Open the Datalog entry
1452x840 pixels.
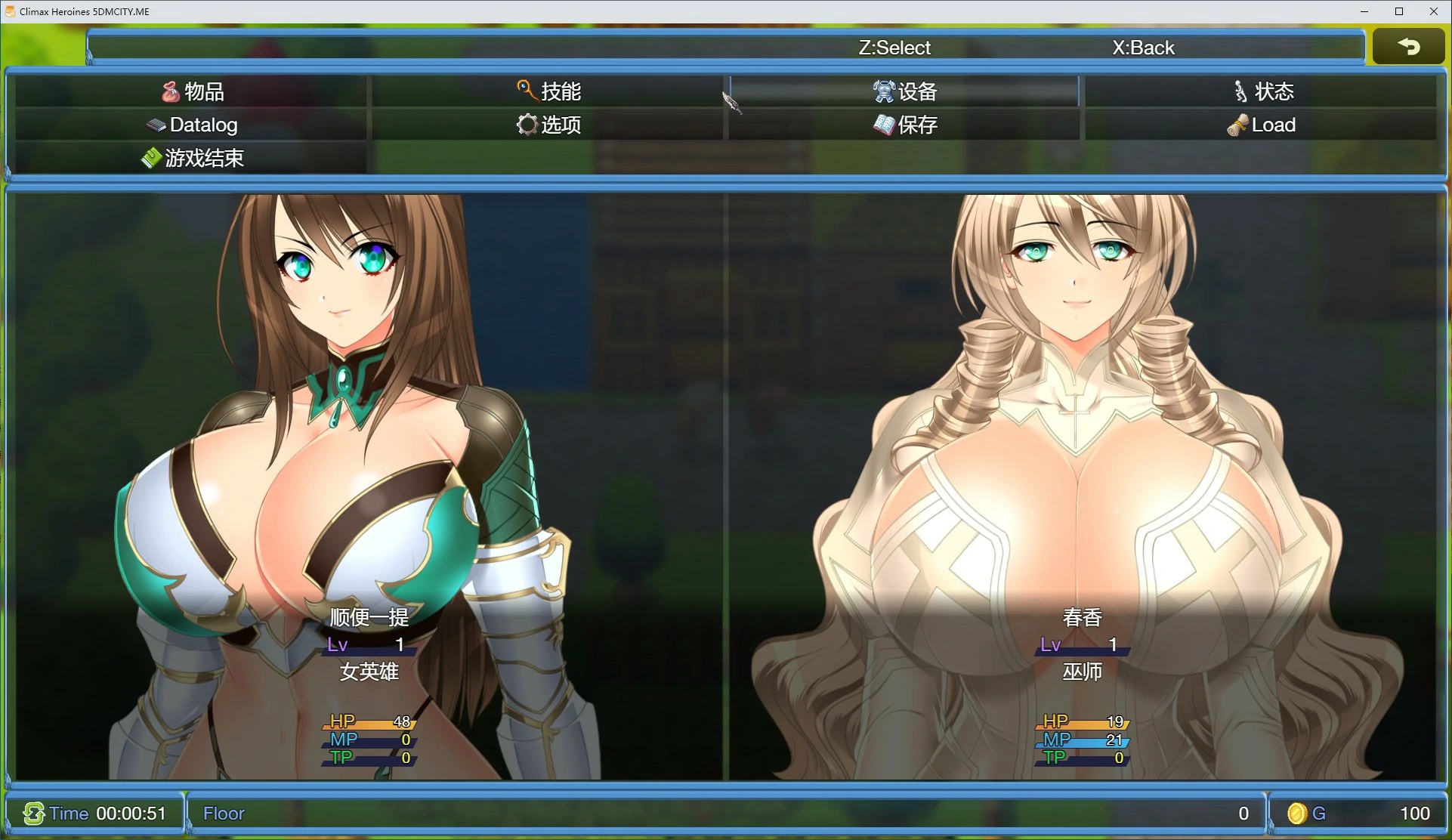point(192,125)
